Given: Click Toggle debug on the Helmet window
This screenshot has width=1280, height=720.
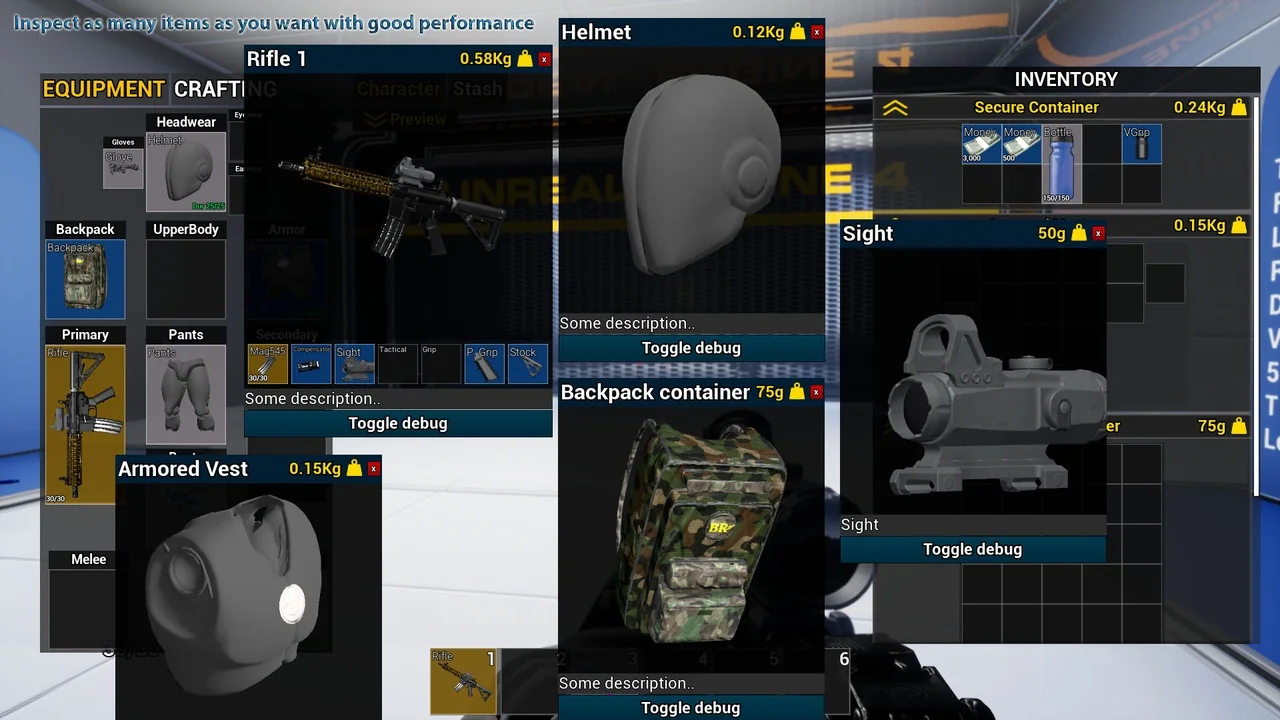Looking at the screenshot, I should (x=691, y=347).
